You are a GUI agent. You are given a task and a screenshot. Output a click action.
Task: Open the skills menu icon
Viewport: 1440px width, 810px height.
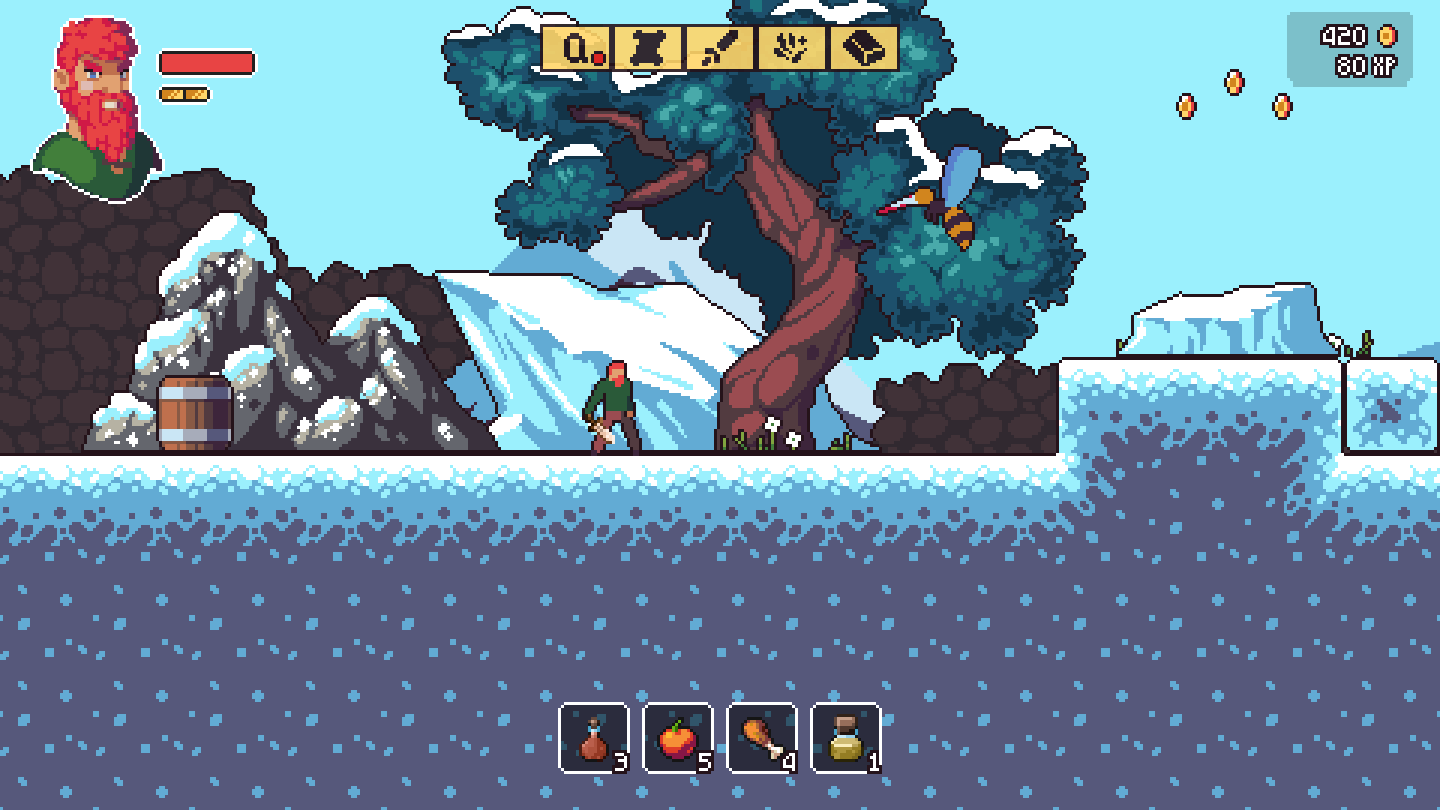pyautogui.click(x=789, y=48)
